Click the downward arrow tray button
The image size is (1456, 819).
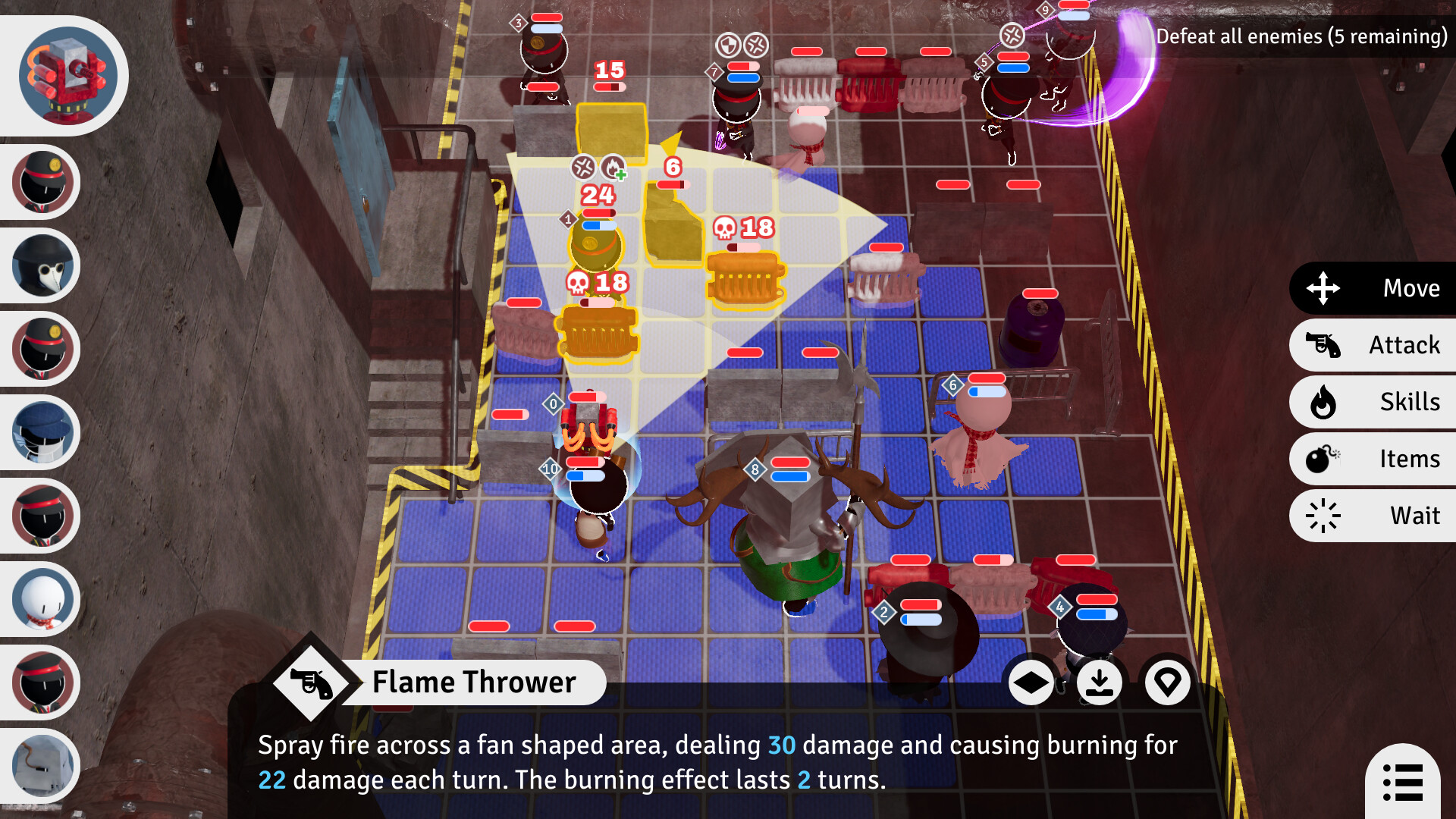[x=1099, y=682]
